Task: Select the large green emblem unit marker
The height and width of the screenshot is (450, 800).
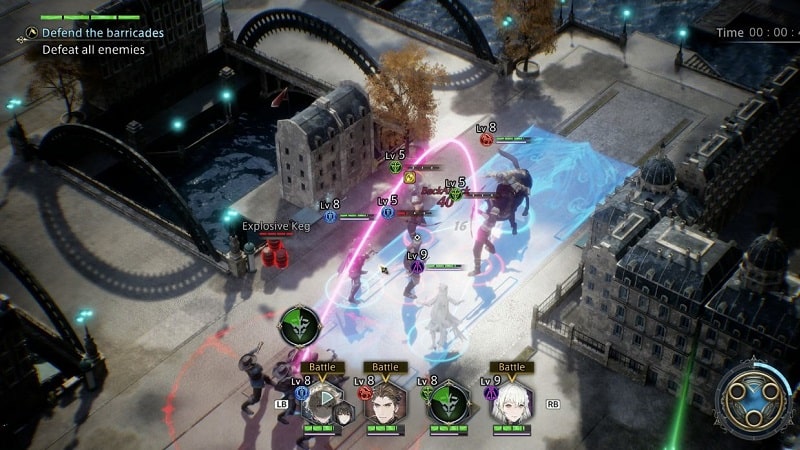Action: (x=299, y=326)
